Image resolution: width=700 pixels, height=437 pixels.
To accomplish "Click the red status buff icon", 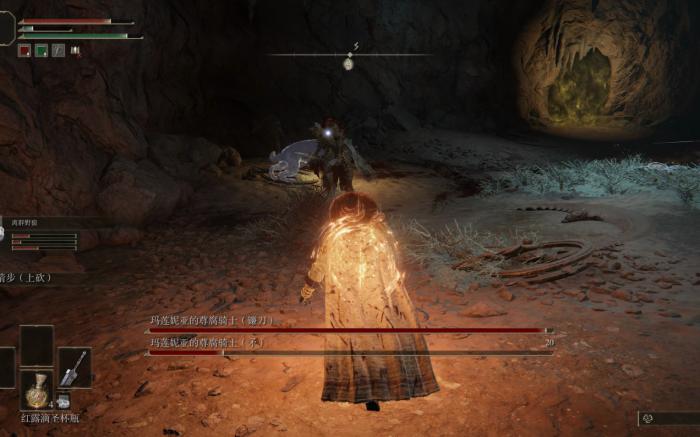I will click(24, 50).
